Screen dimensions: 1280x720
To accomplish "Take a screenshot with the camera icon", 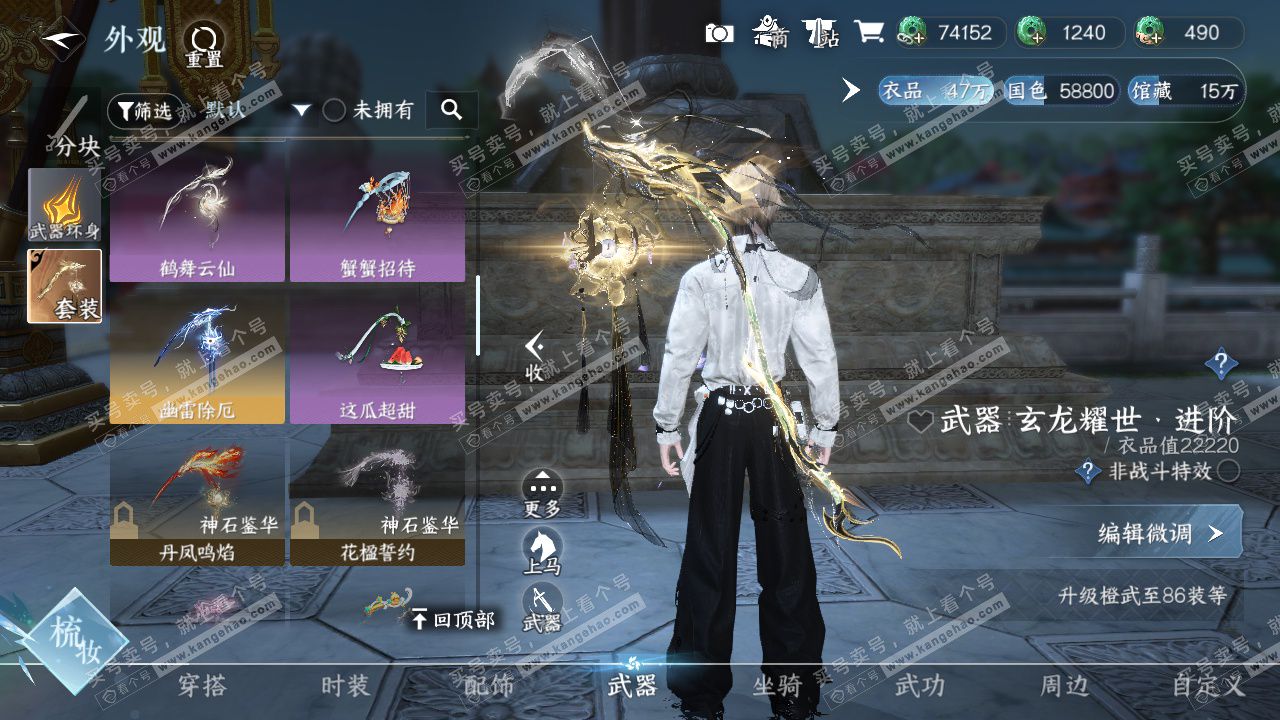I will (x=719, y=33).
